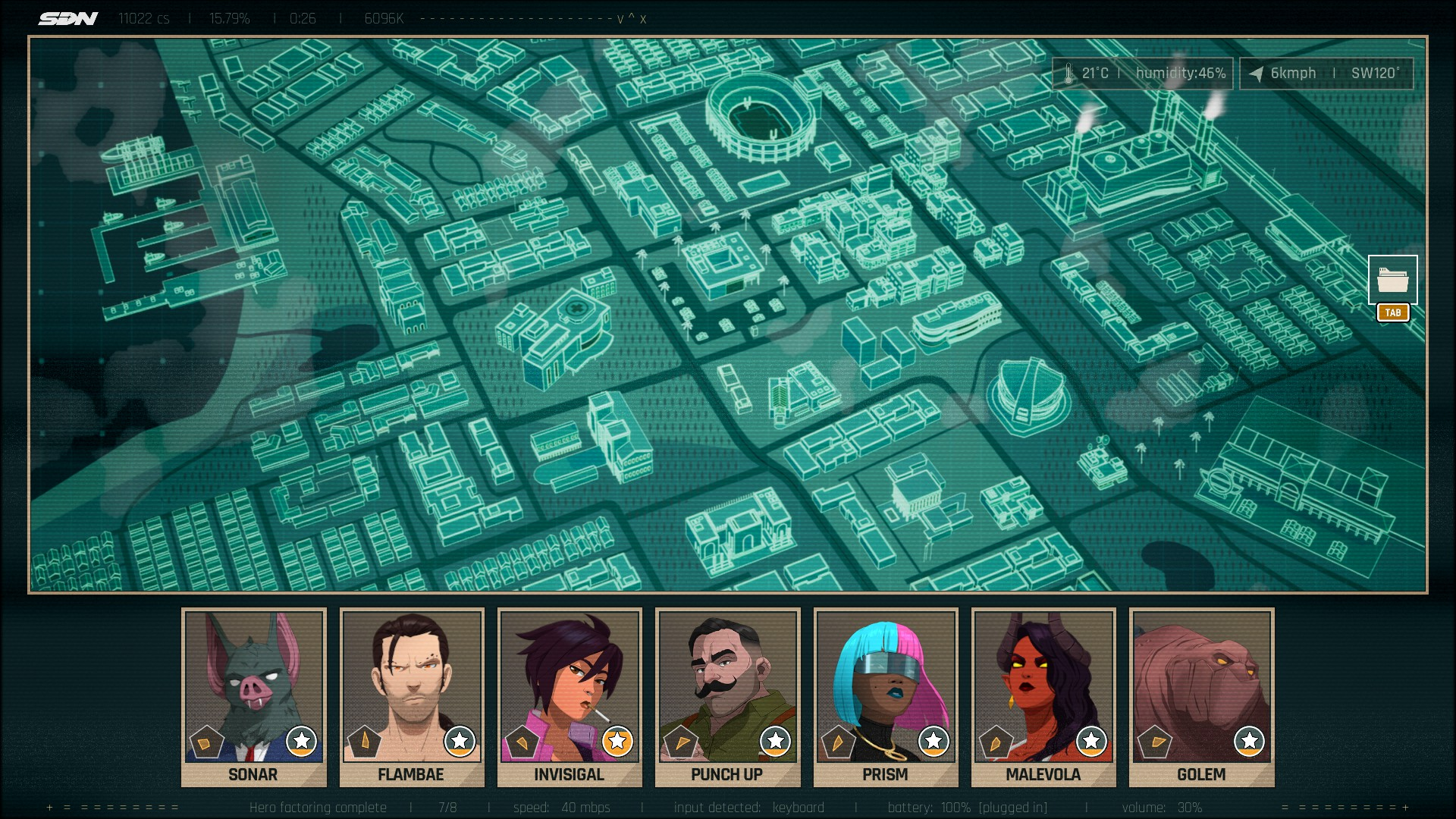Select the Sonar hero card
The height and width of the screenshot is (819, 1456).
point(253,696)
